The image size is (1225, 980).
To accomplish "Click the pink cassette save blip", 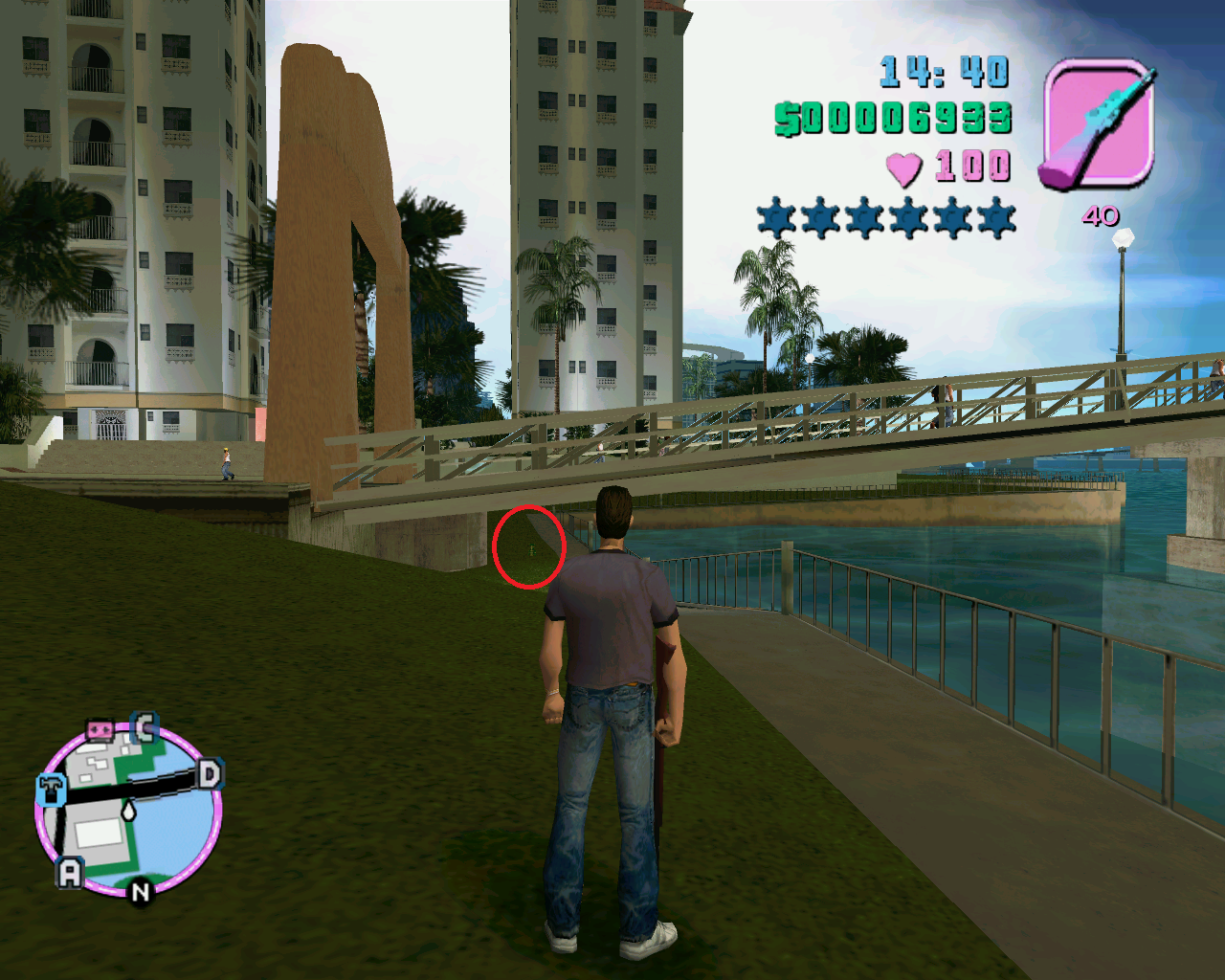I will pyautogui.click(x=100, y=731).
